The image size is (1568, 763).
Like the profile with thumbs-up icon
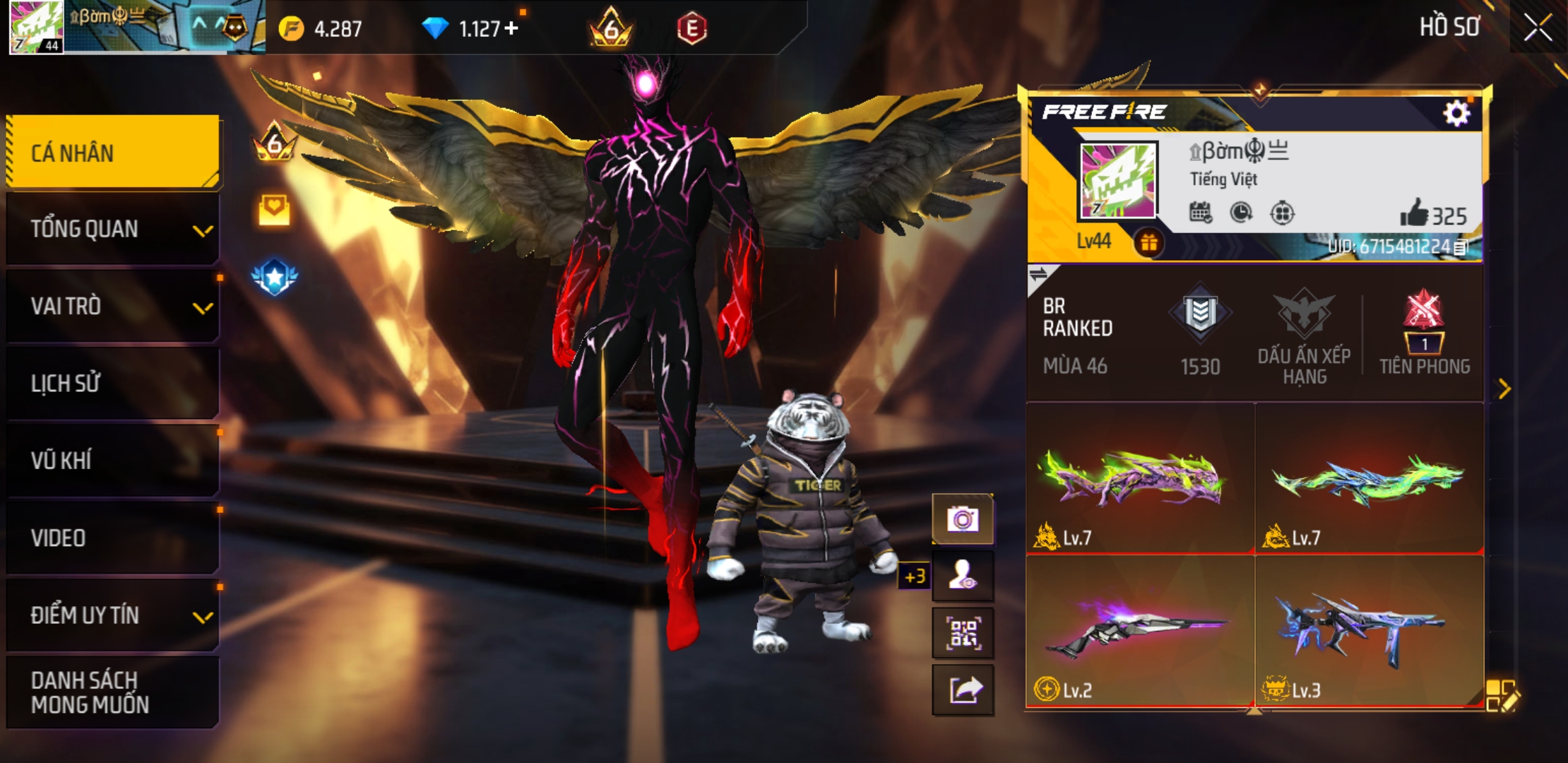coord(1414,213)
